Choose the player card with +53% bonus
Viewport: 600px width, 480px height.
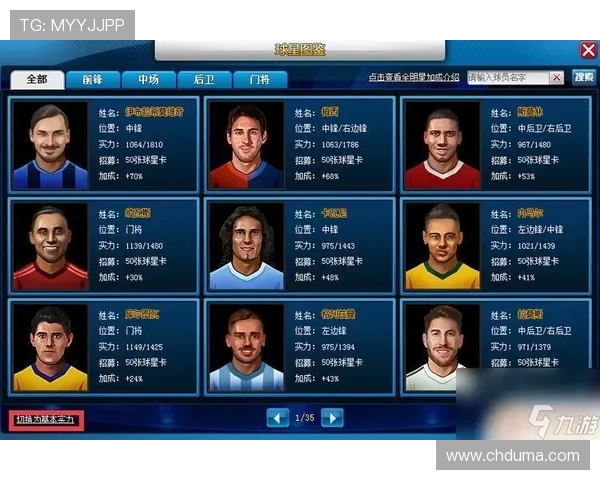[x=495, y=144]
